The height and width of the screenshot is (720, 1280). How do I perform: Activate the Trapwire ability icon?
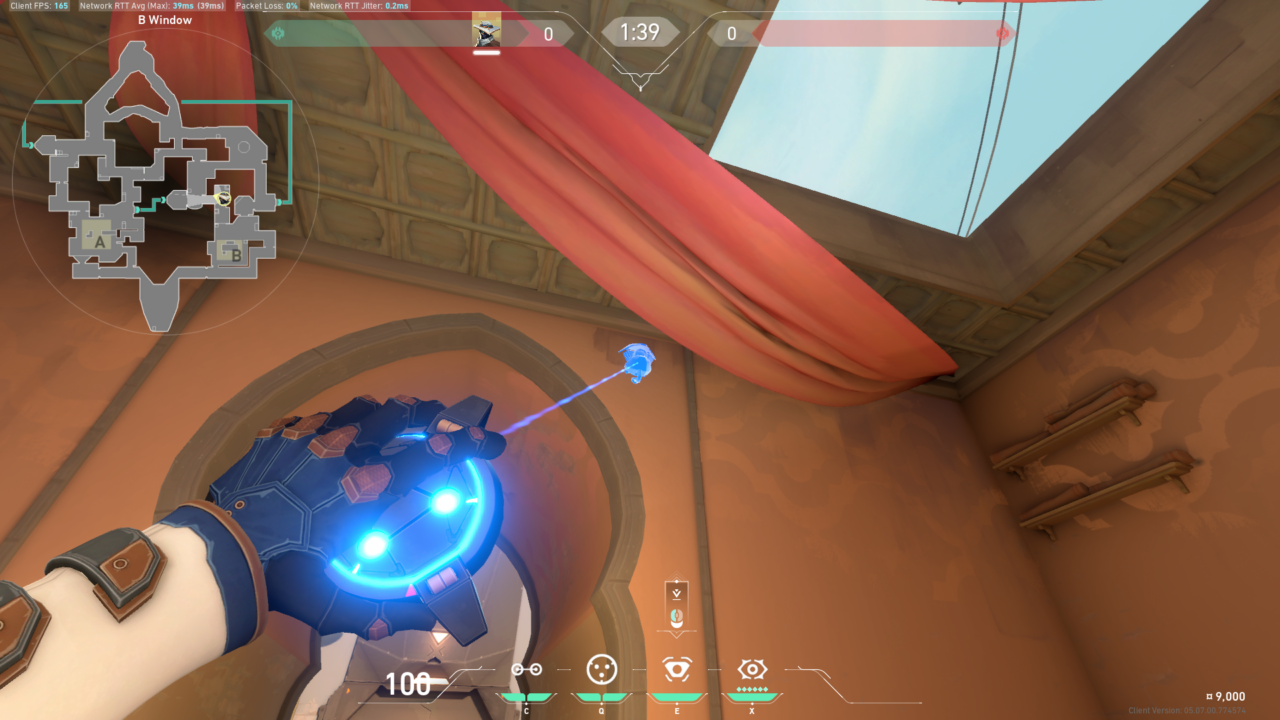[x=526, y=669]
